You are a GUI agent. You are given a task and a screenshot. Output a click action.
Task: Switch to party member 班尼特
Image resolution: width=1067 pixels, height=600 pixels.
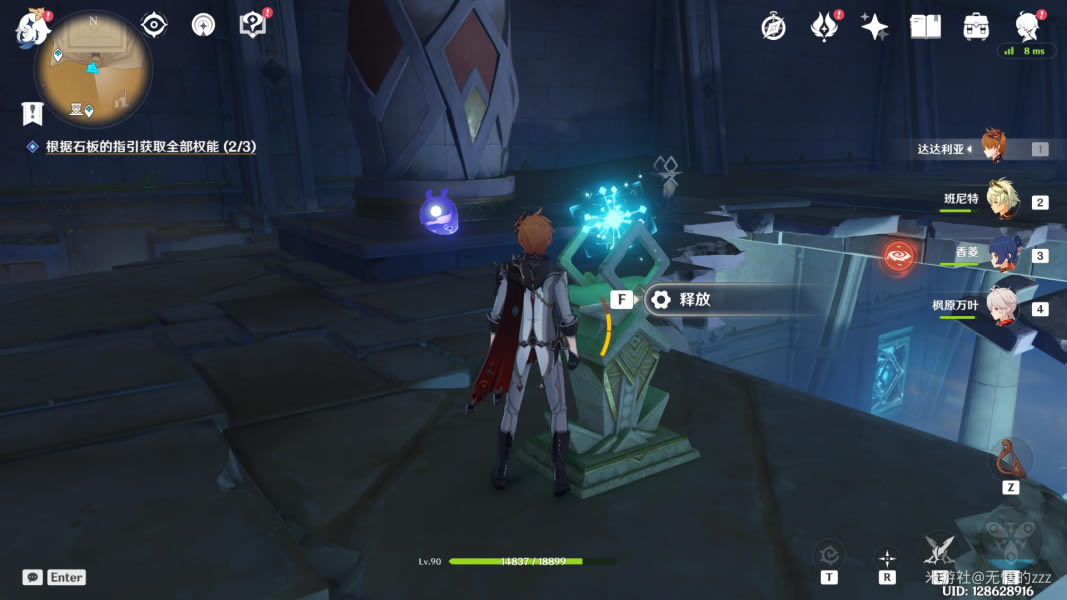click(x=1001, y=200)
